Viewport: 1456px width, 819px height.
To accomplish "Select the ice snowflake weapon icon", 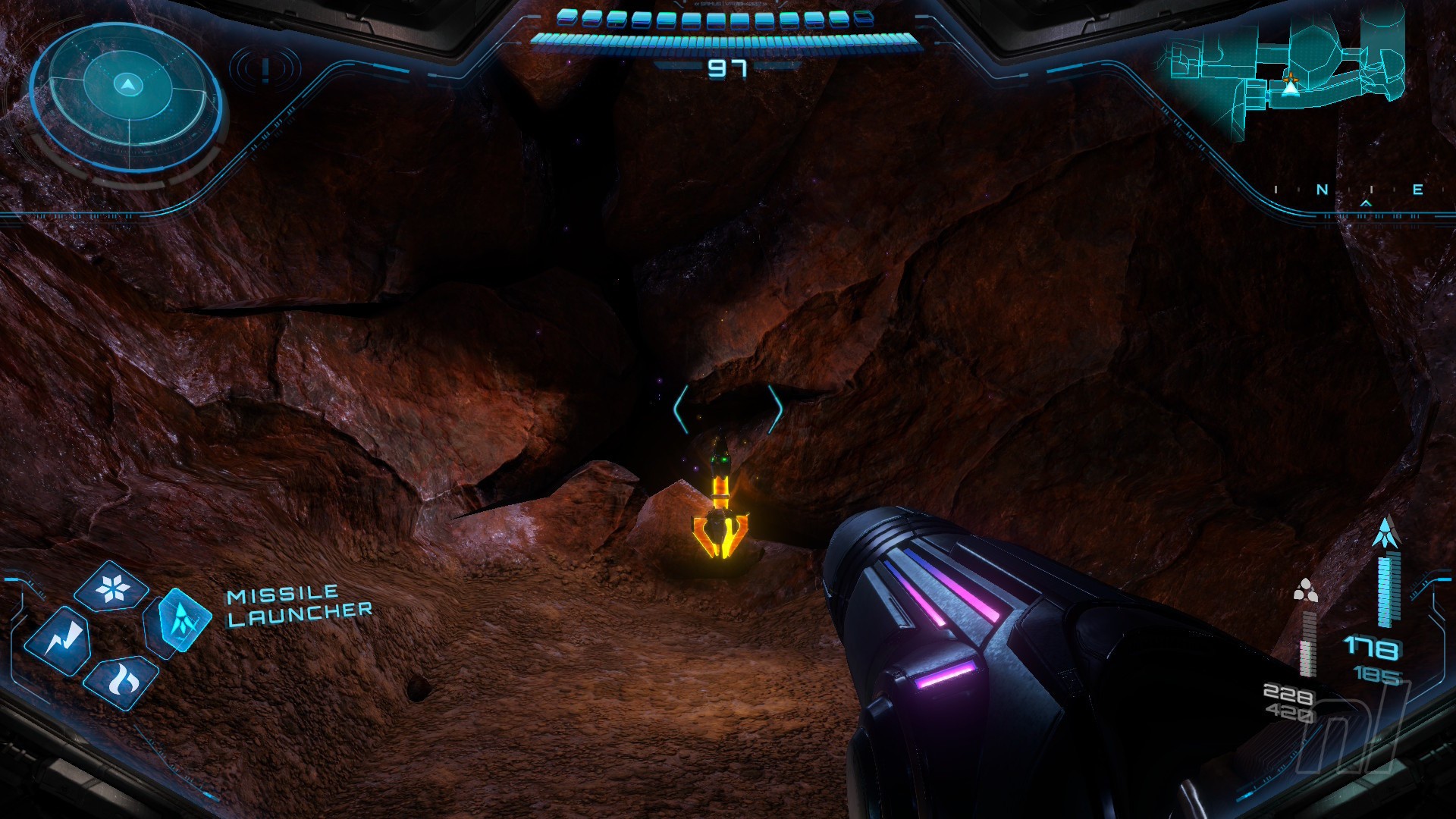I will (113, 588).
